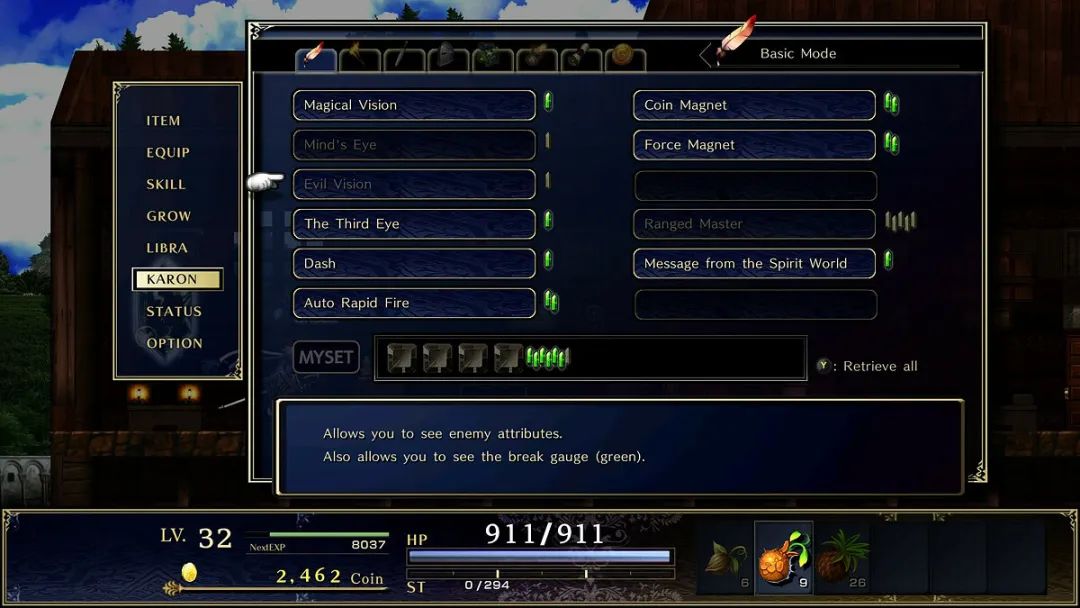Viewport: 1080px width, 608px height.
Task: Open the OPTION menu
Action: [x=175, y=343]
